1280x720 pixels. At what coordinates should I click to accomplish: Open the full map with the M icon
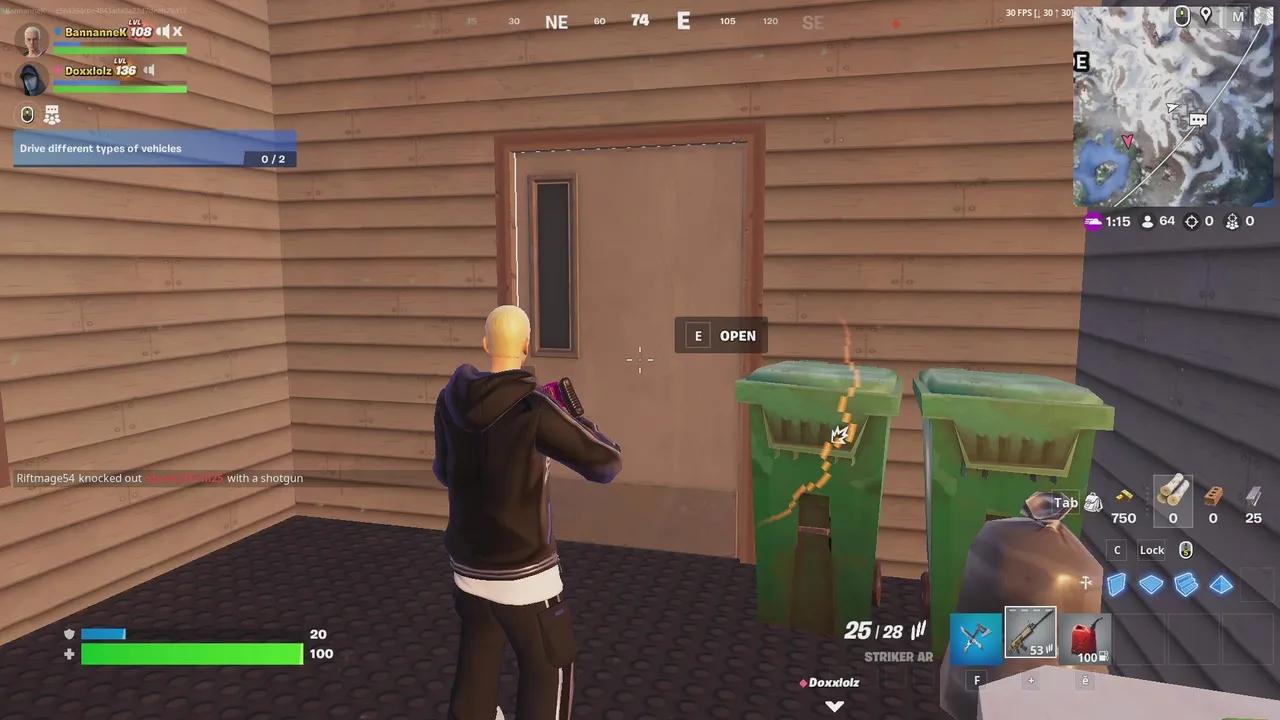pyautogui.click(x=1238, y=17)
